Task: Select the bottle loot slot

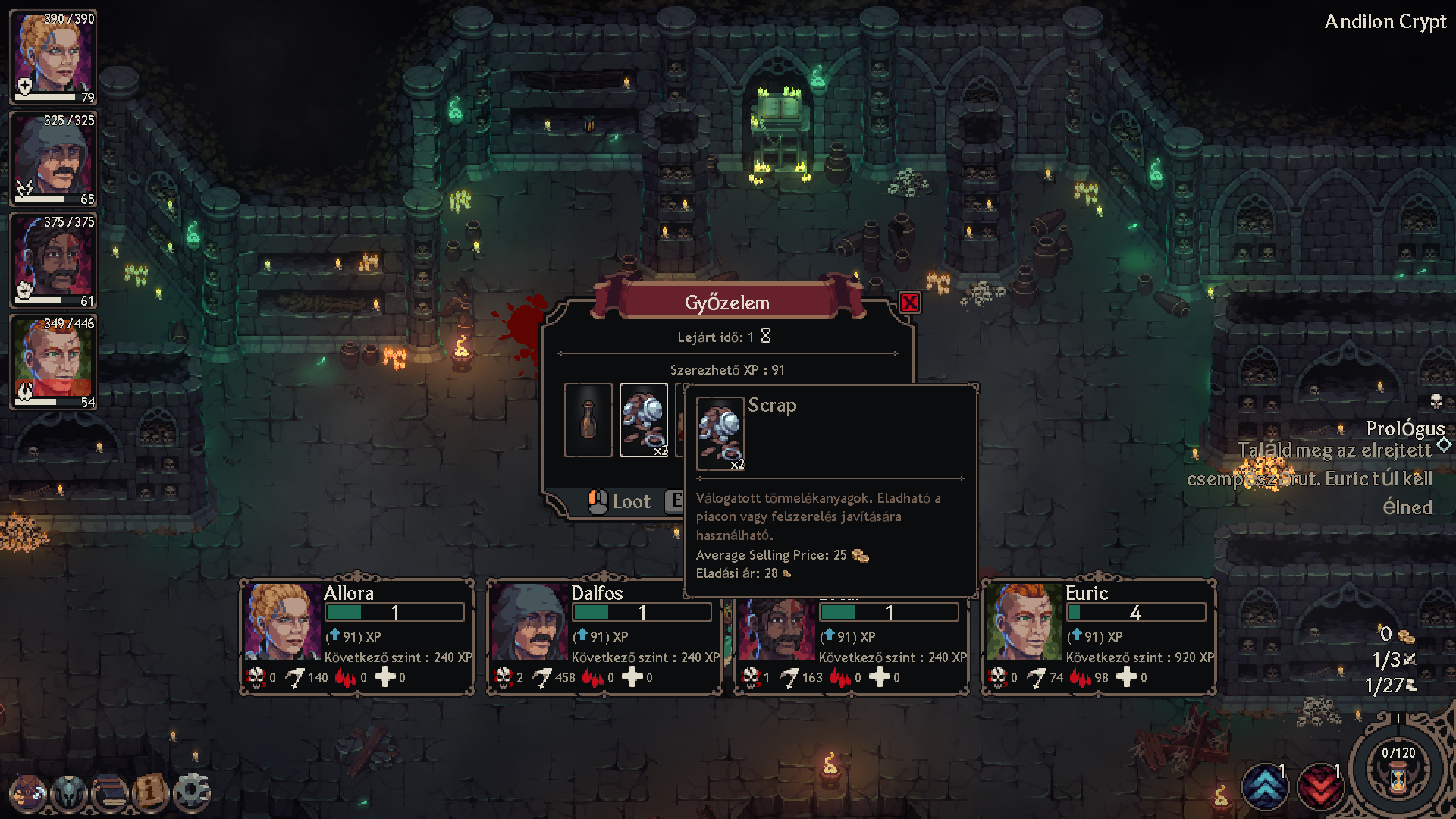Action: pyautogui.click(x=588, y=420)
